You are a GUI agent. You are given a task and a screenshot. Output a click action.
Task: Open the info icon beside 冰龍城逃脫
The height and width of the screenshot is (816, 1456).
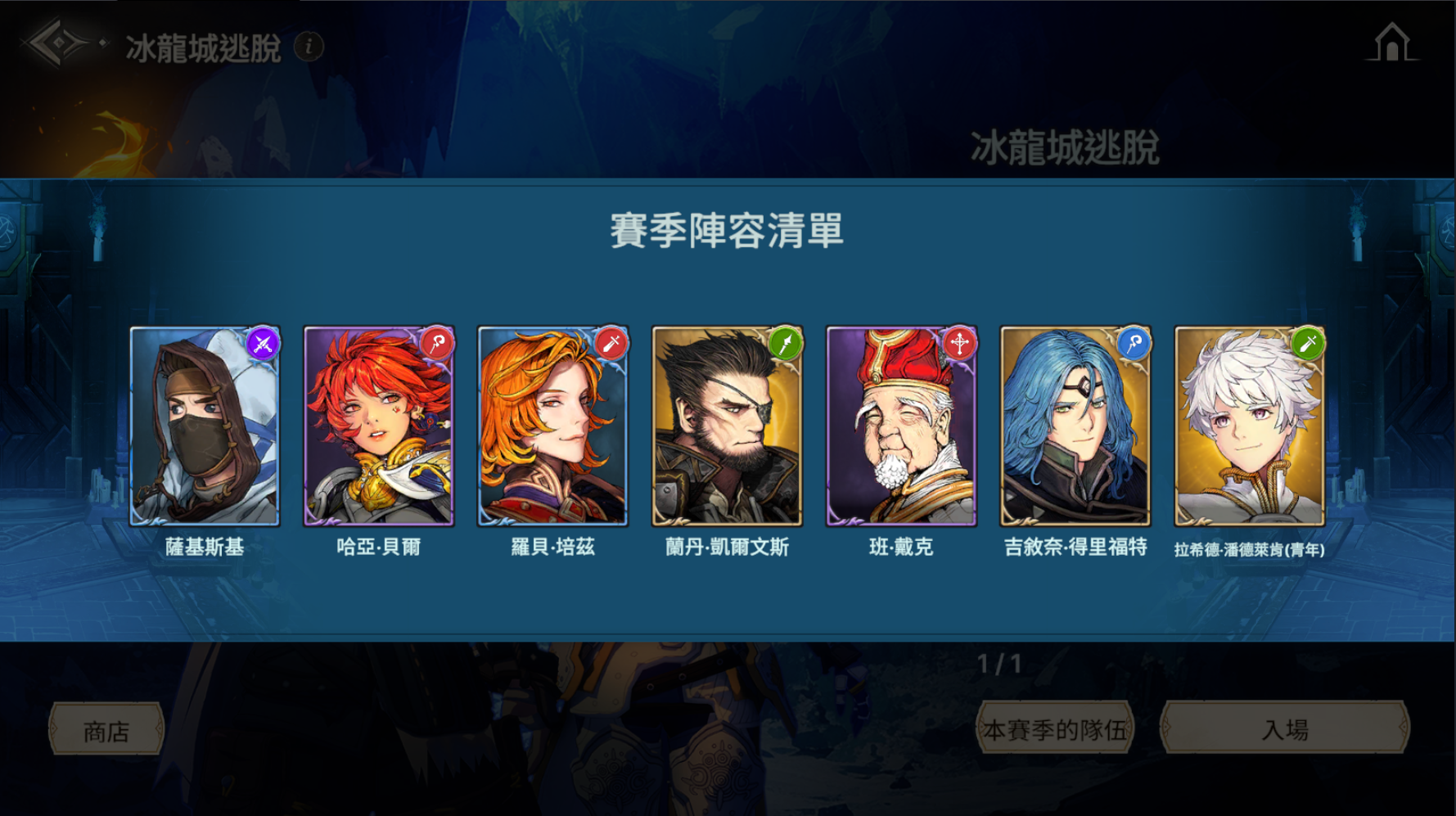(x=309, y=47)
